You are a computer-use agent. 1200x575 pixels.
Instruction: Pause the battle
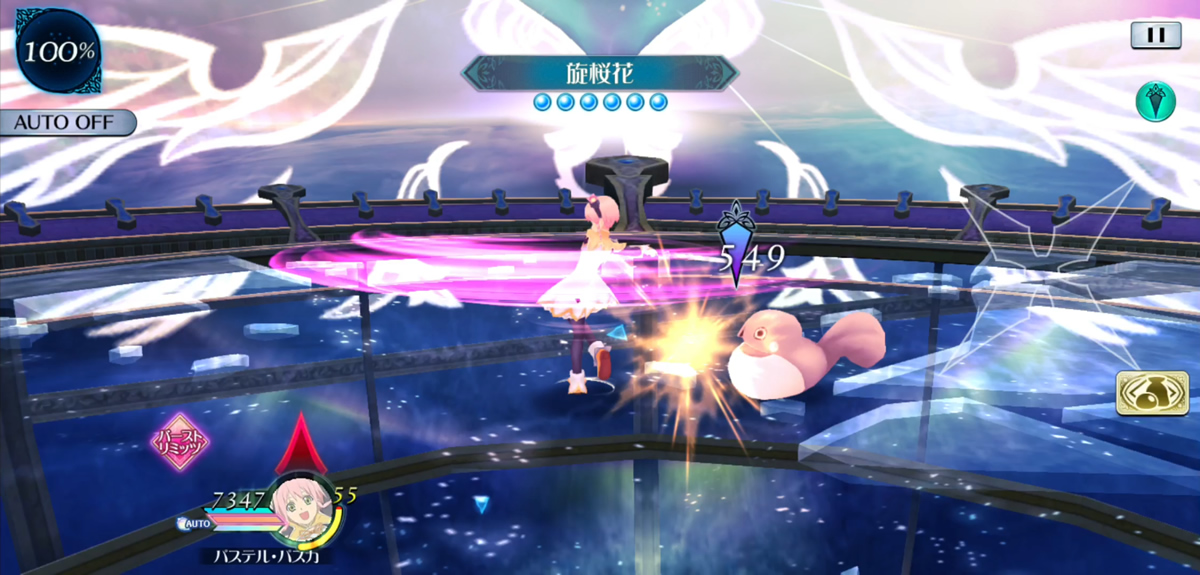click(x=1155, y=35)
